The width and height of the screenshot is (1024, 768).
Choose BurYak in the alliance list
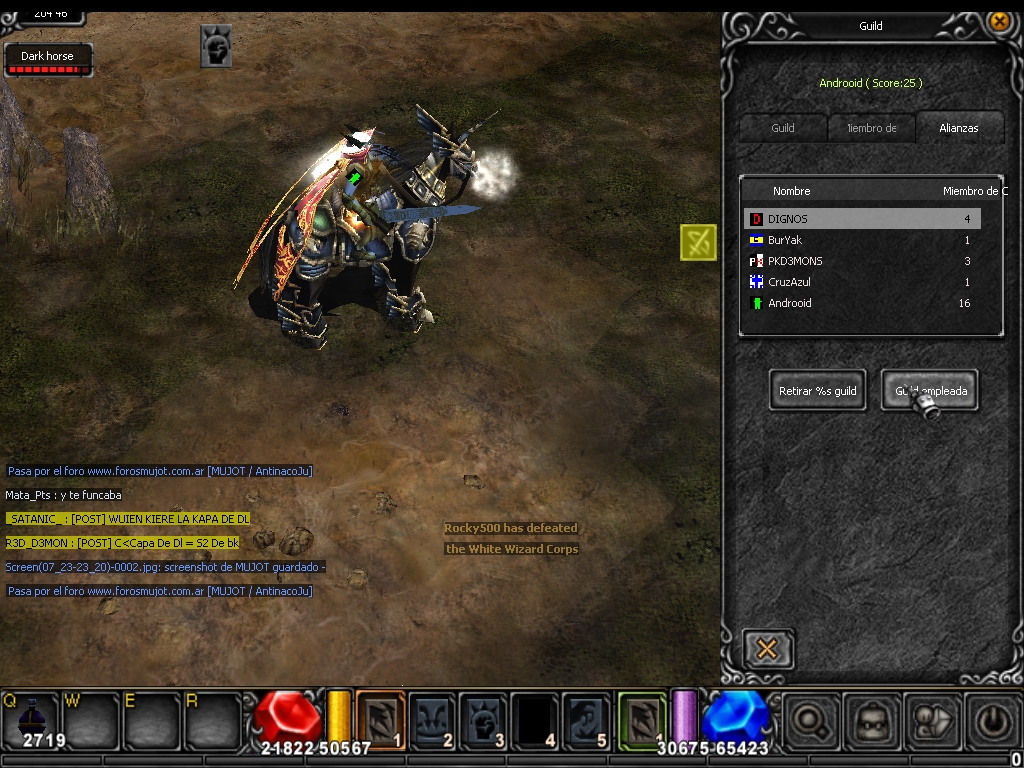(862, 240)
